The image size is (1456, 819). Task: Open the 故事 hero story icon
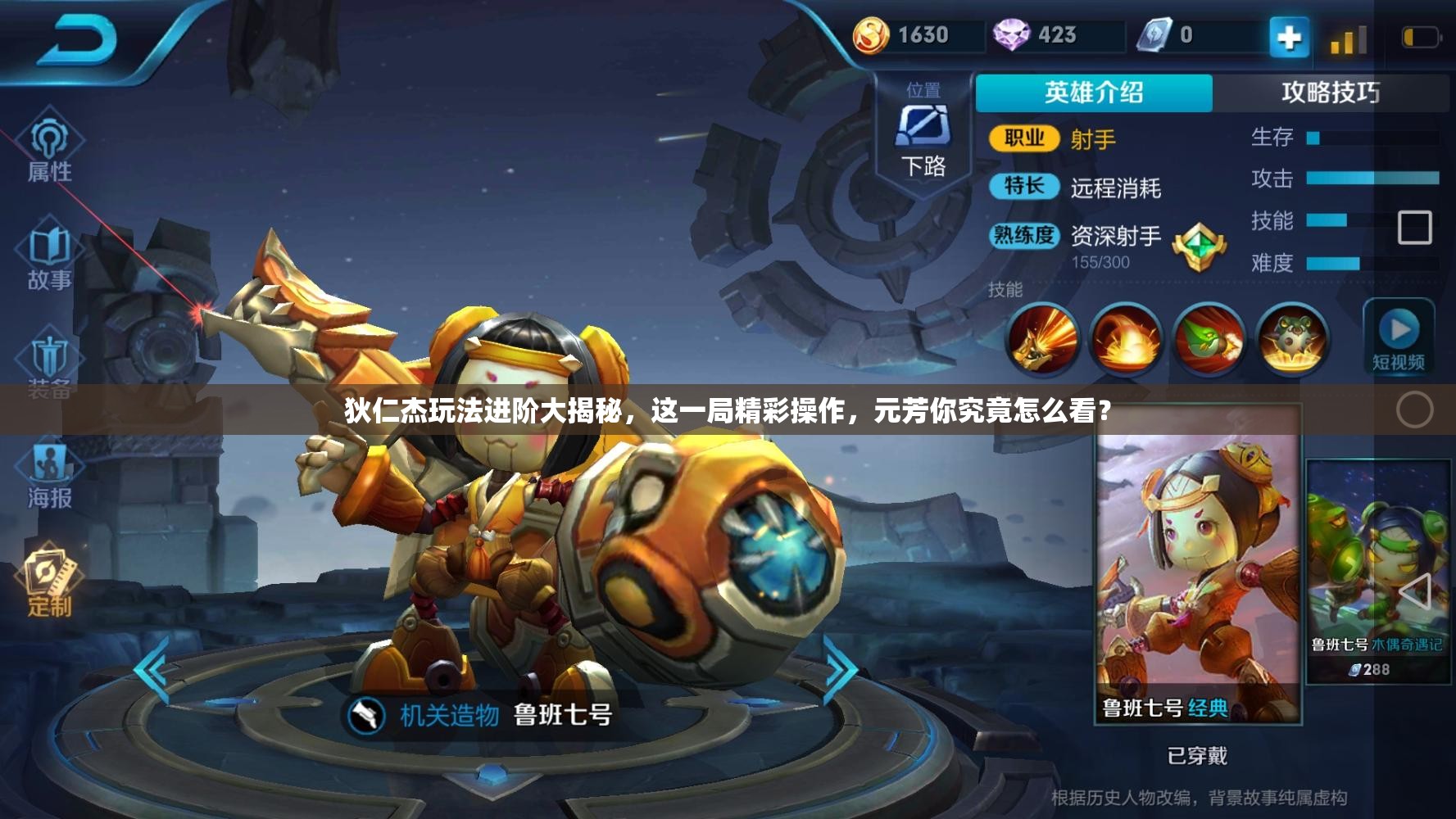click(x=51, y=254)
